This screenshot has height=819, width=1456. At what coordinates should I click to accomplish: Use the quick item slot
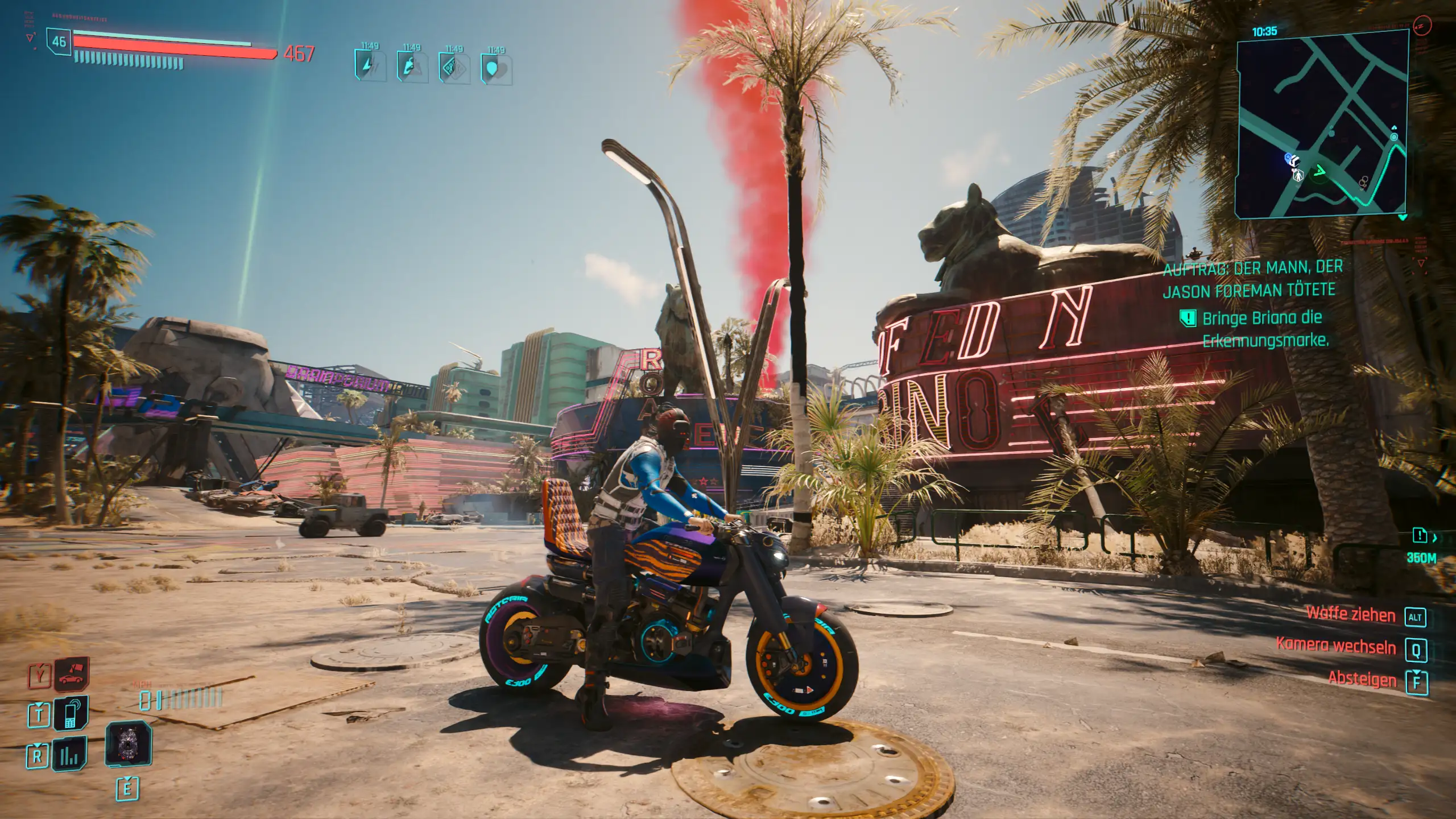128,744
